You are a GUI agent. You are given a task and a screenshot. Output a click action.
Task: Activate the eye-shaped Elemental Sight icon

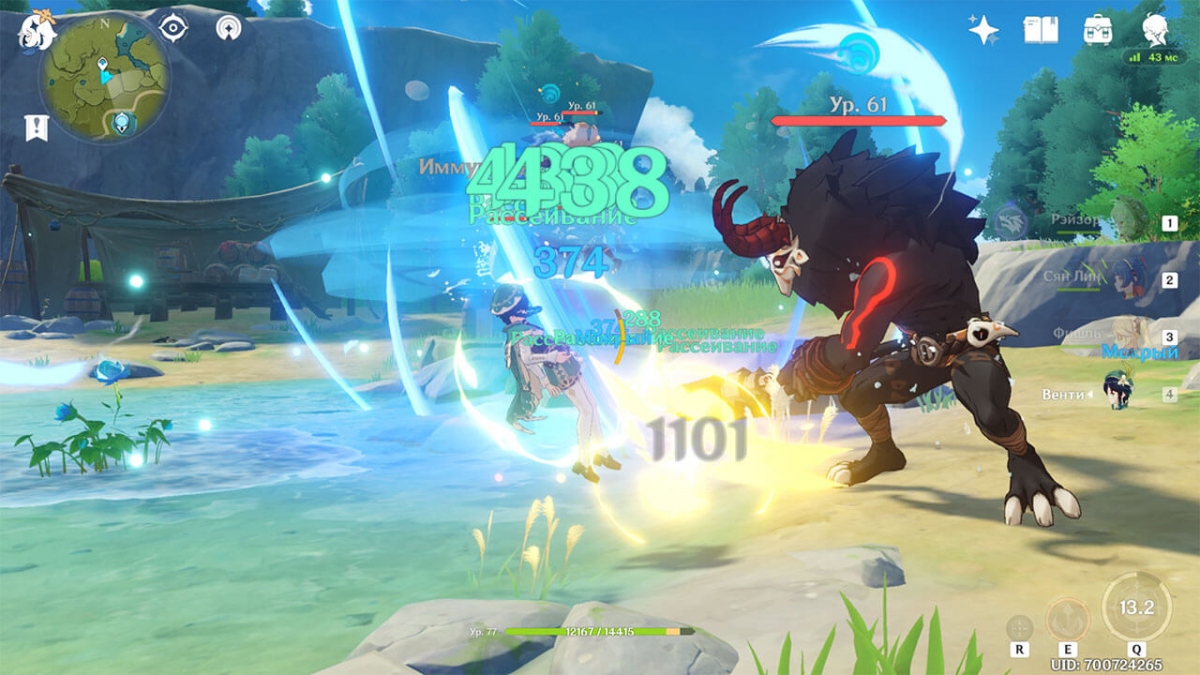(x=174, y=28)
